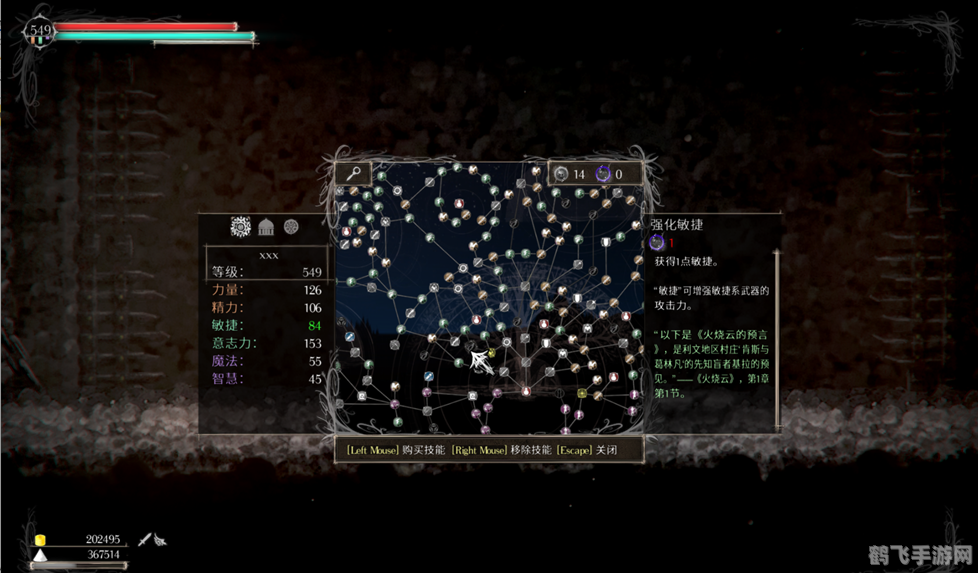Select the round emblem tab
The image size is (978, 573).
point(291,227)
